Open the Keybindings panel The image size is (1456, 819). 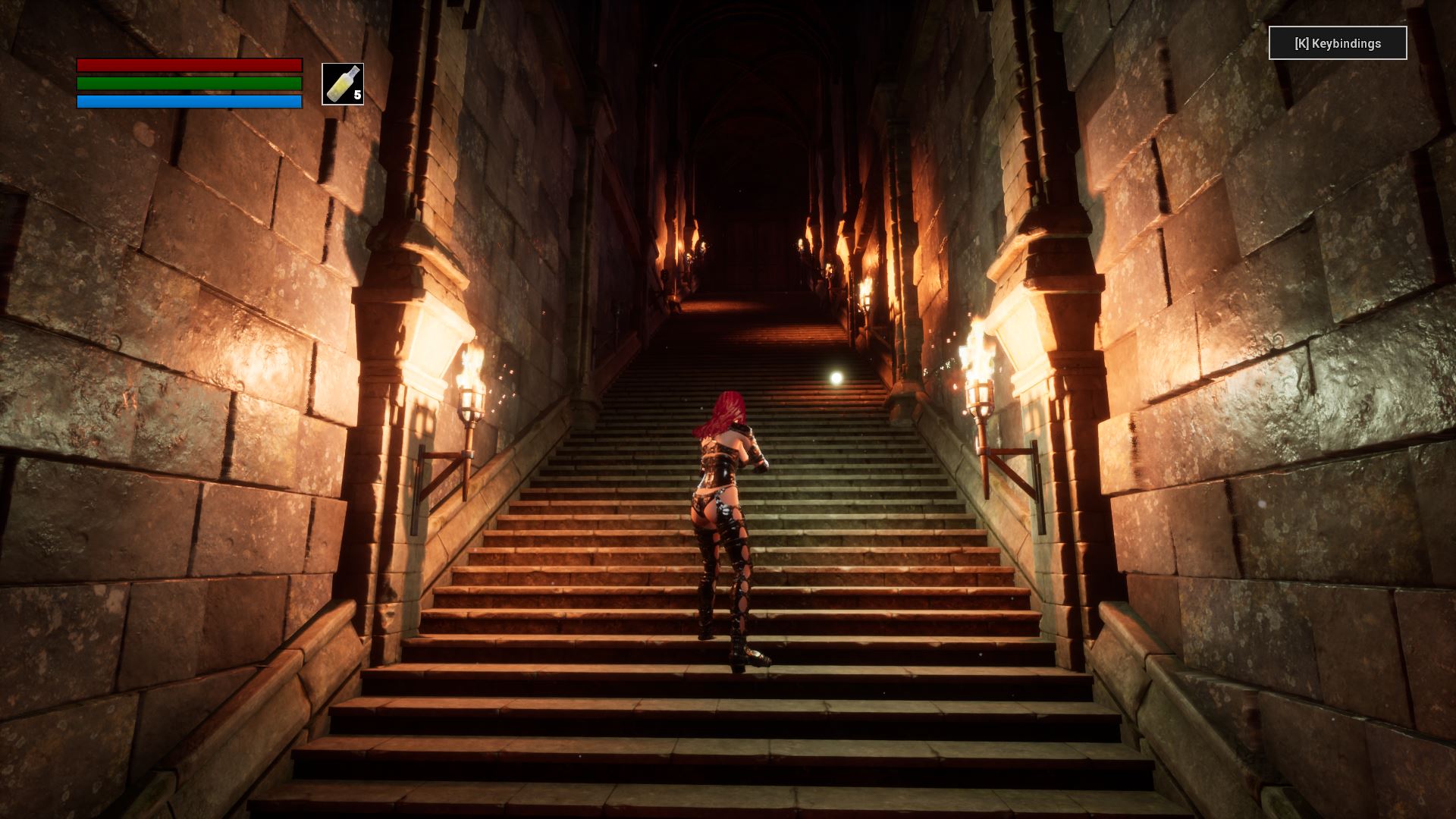click(x=1337, y=43)
